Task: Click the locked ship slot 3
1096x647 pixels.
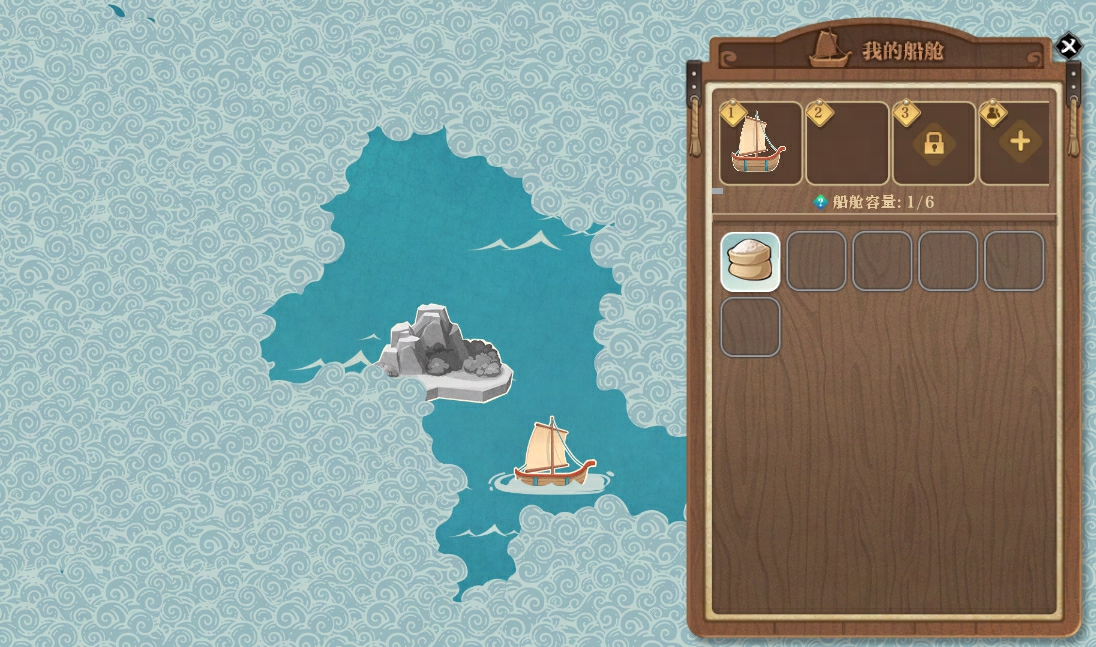Action: [x=934, y=143]
